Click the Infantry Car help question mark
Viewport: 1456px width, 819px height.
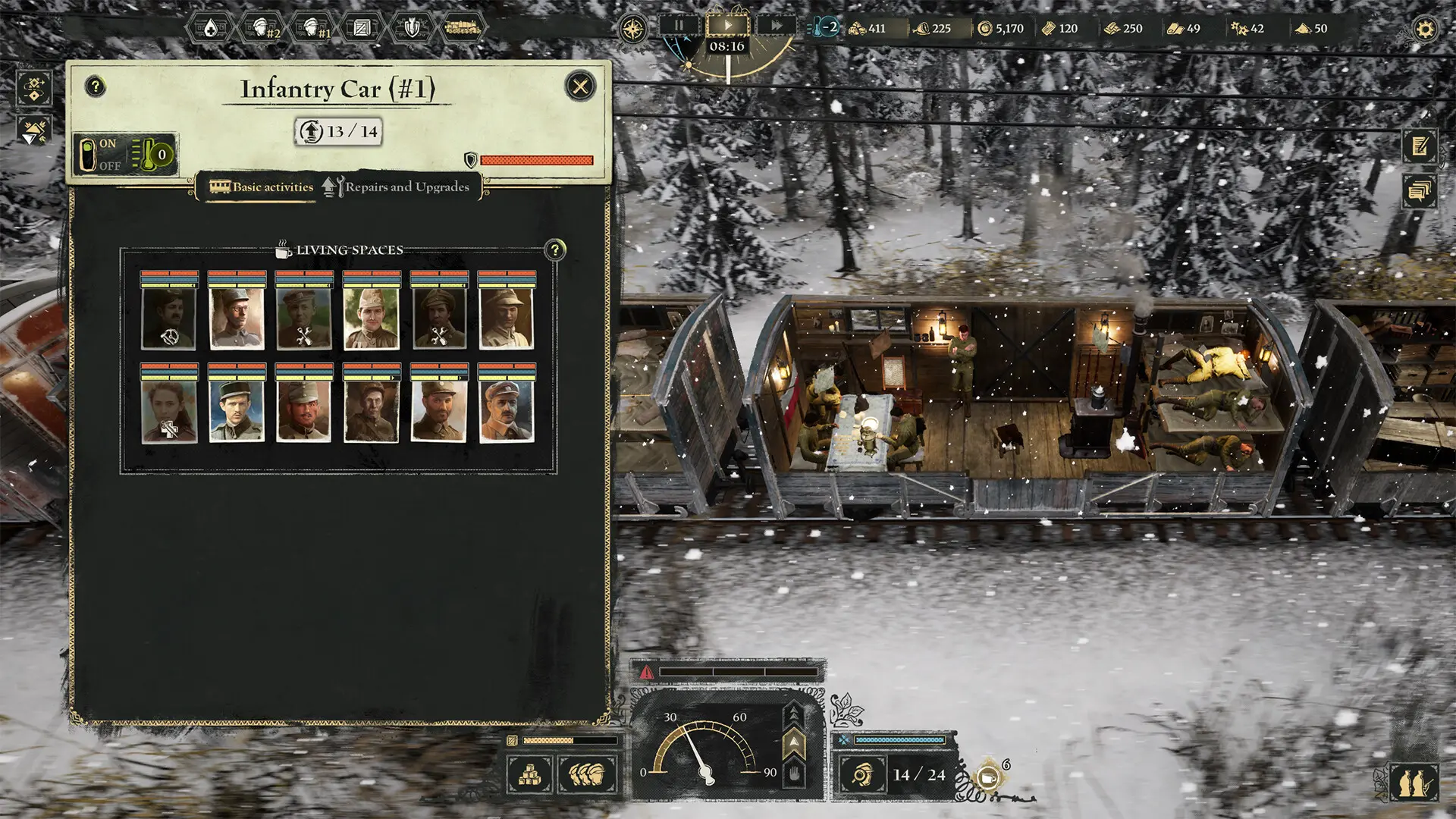[x=96, y=86]
